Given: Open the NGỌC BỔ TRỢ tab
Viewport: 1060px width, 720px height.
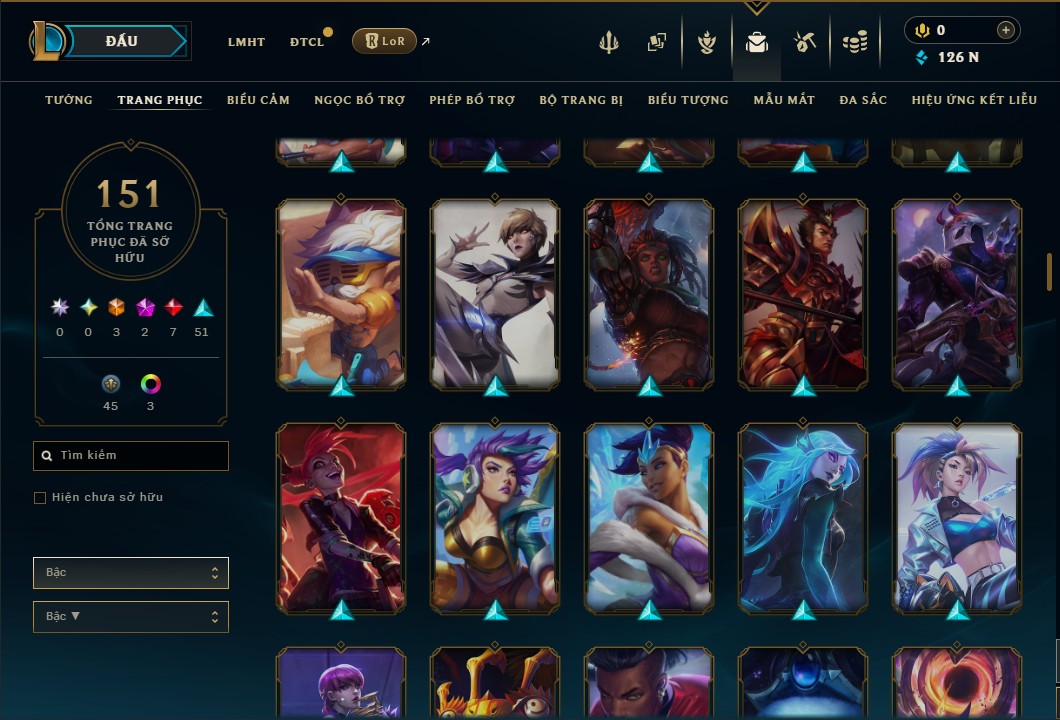Looking at the screenshot, I should pos(359,100).
